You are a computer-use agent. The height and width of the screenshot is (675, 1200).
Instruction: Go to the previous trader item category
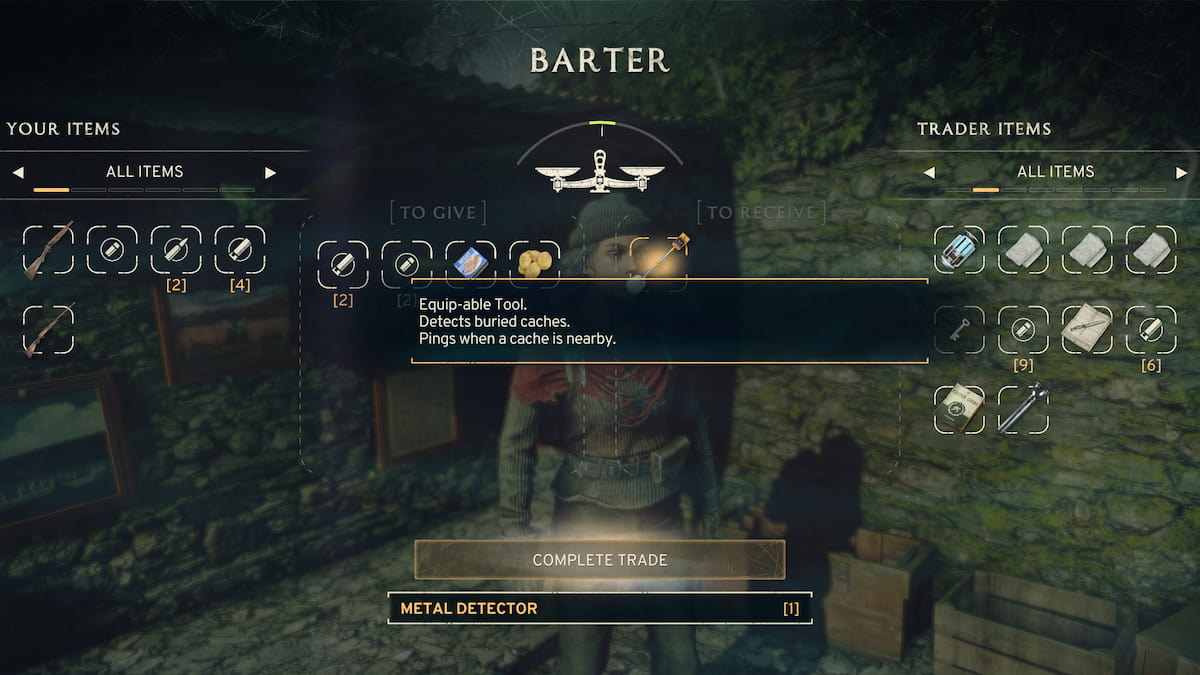pos(929,172)
